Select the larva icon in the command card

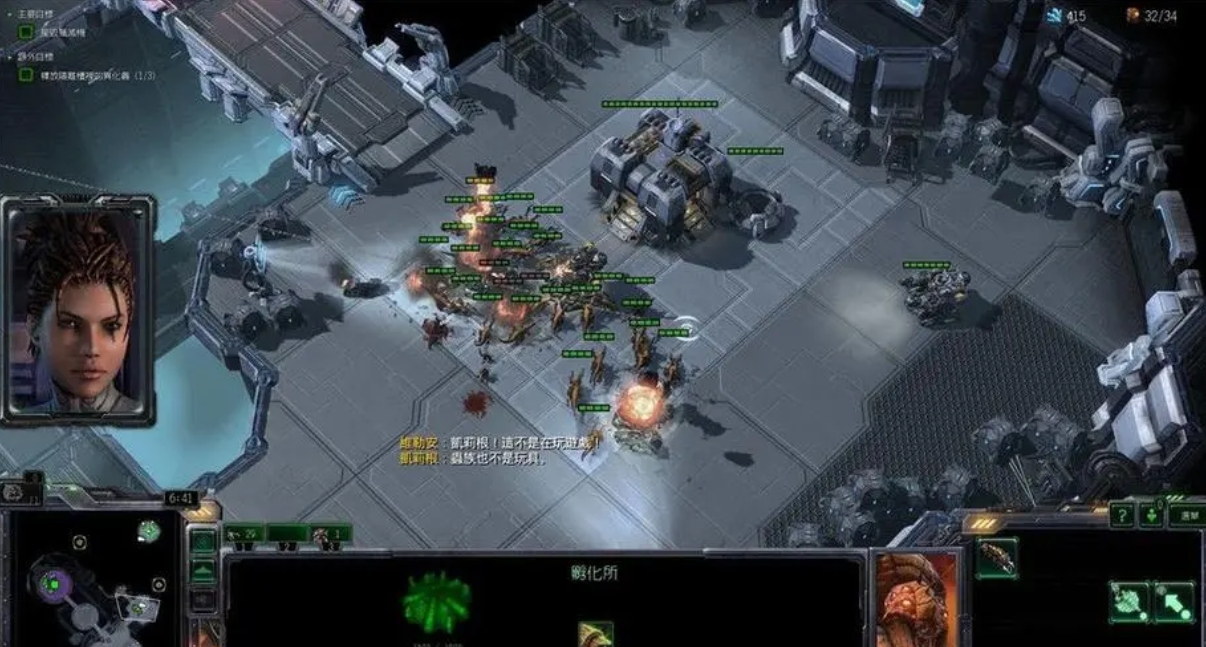coord(997,558)
